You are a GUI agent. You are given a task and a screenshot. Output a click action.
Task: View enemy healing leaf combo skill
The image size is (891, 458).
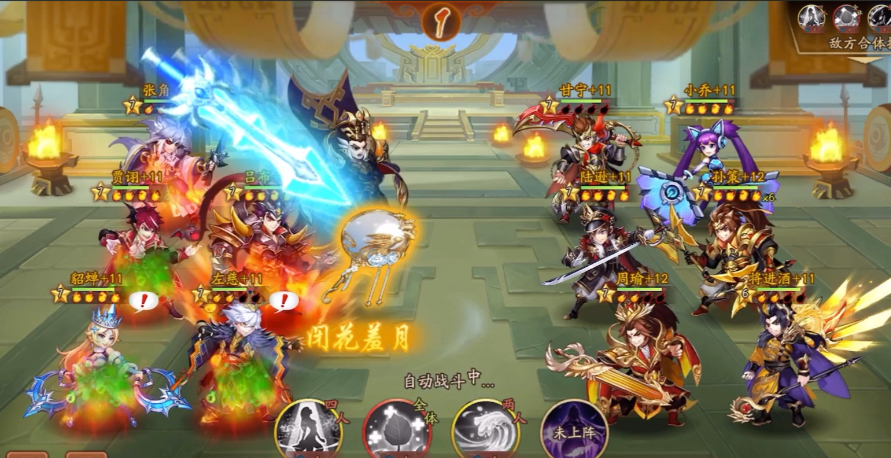847,16
